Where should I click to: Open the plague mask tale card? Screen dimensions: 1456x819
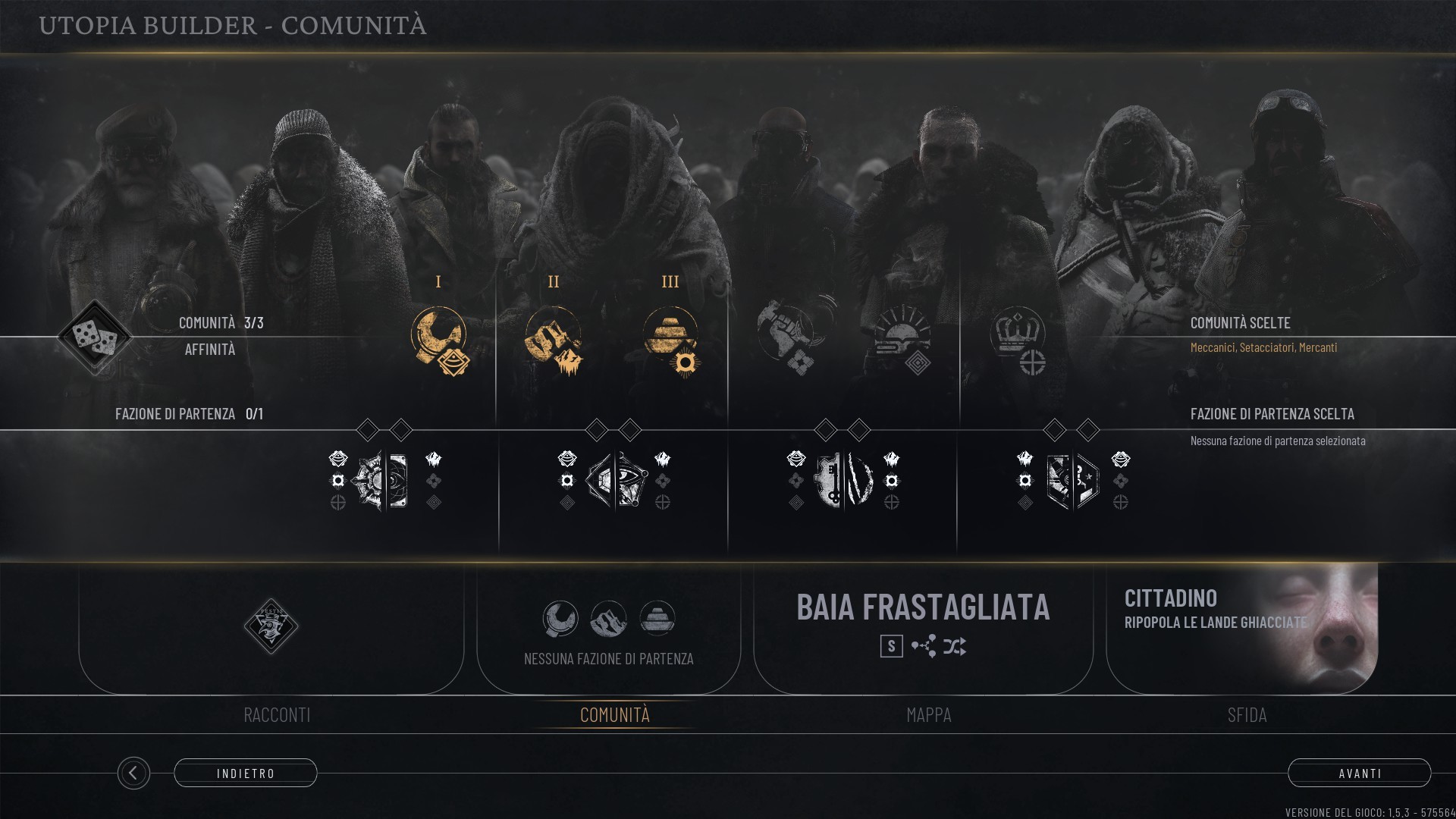271,627
